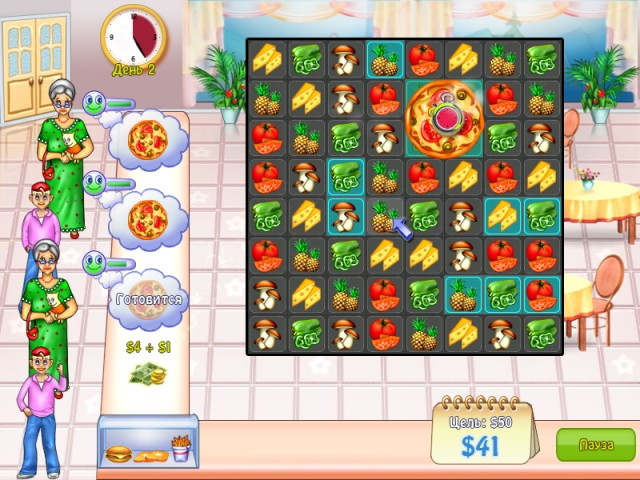This screenshot has width=640, height=480.
Task: Pause the game with the Пауза button
Action: point(595,444)
